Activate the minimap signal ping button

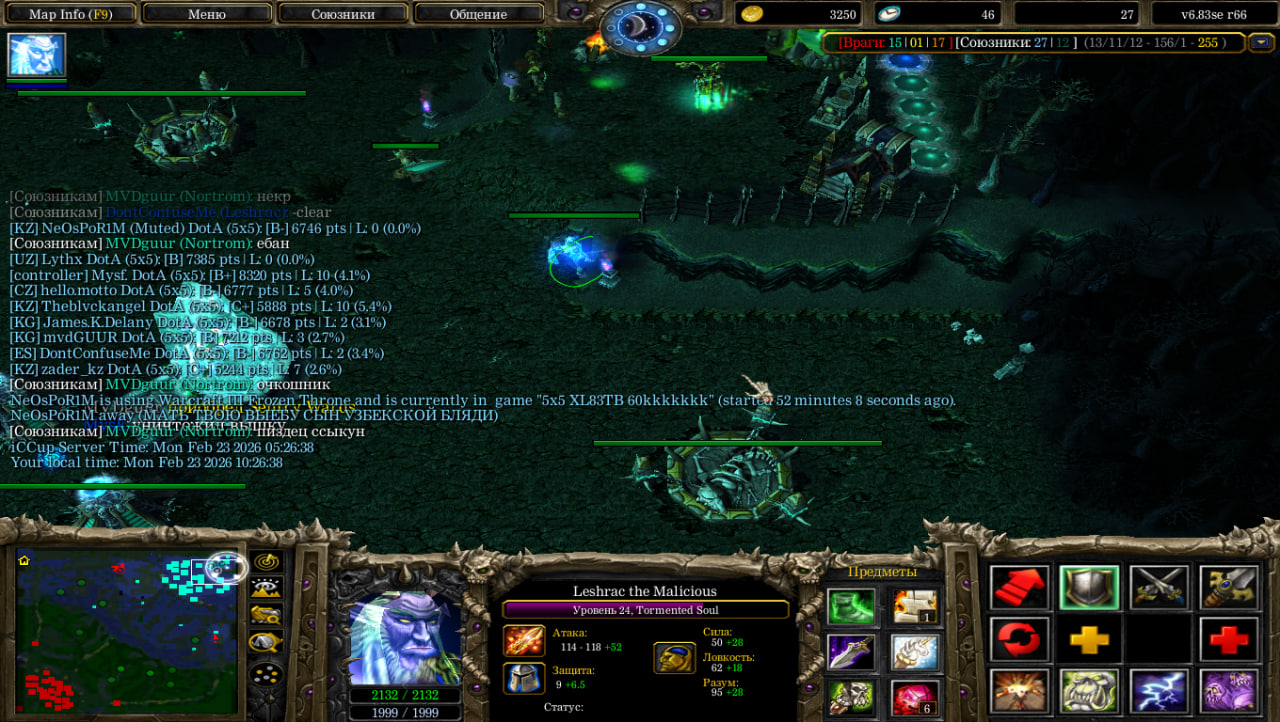click(266, 563)
